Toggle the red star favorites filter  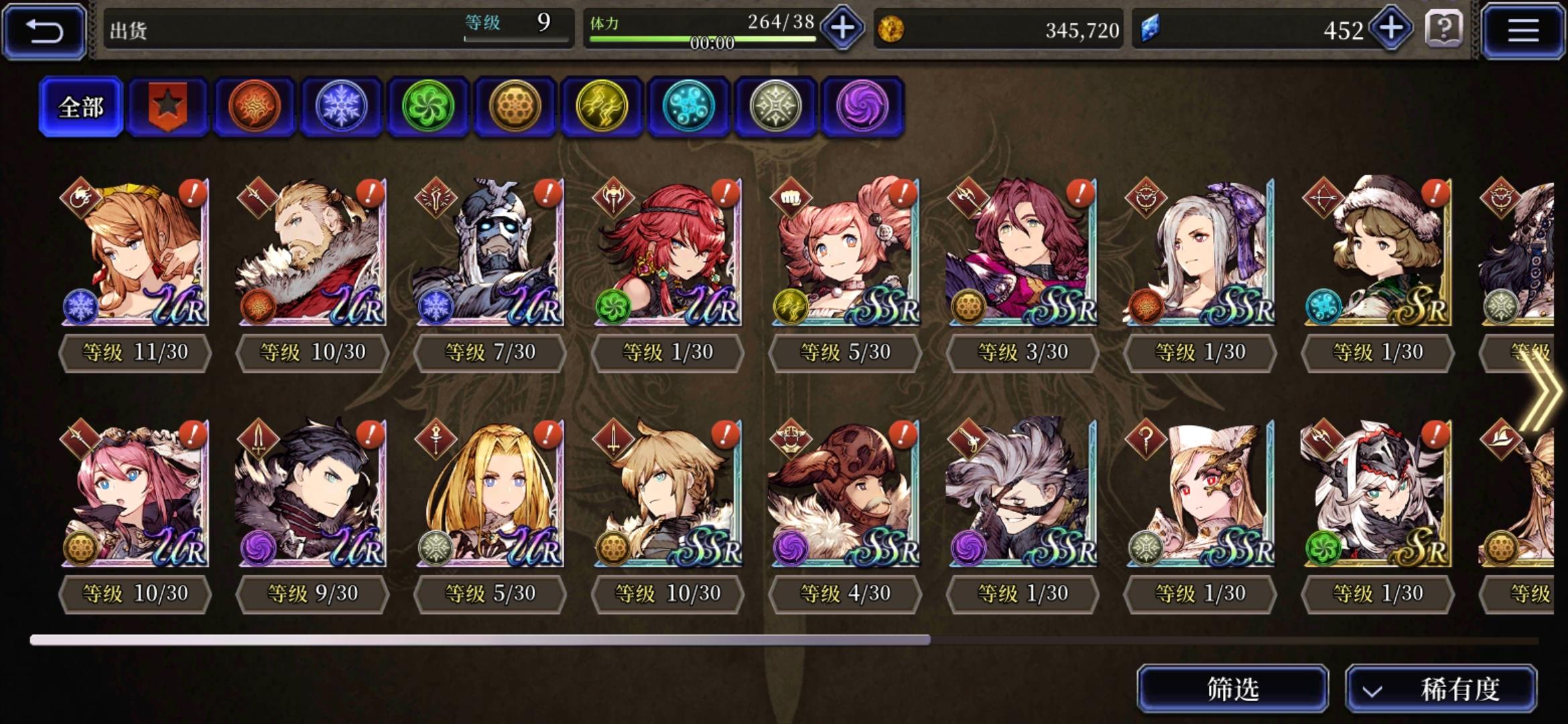pyautogui.click(x=166, y=107)
